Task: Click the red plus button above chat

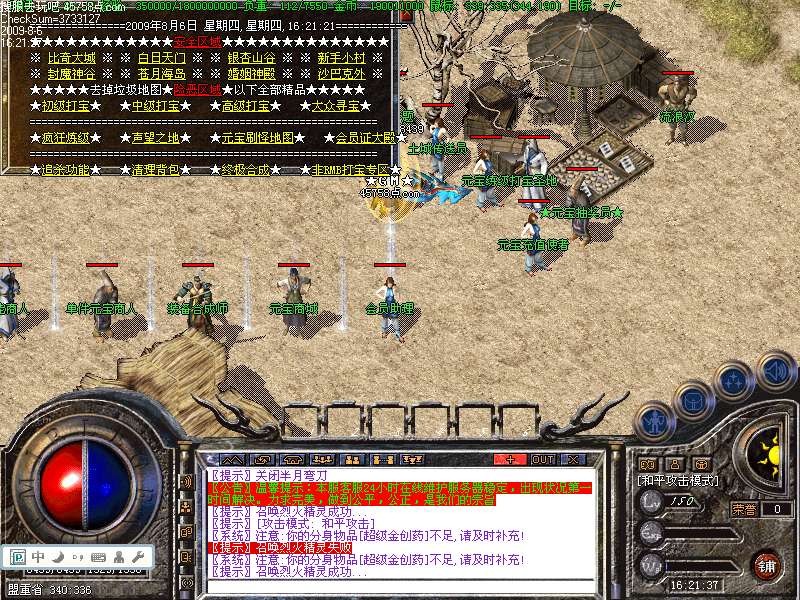Action: pyautogui.click(x=510, y=459)
